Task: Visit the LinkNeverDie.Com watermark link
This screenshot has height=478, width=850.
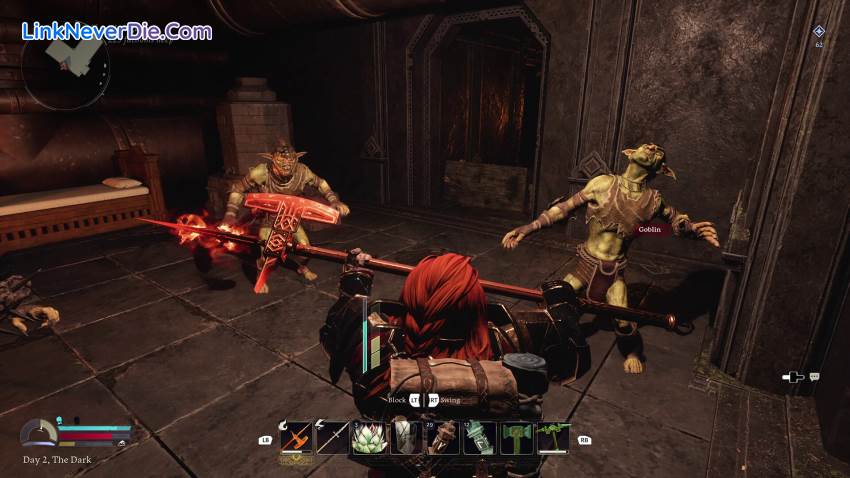Action: pyautogui.click(x=117, y=32)
